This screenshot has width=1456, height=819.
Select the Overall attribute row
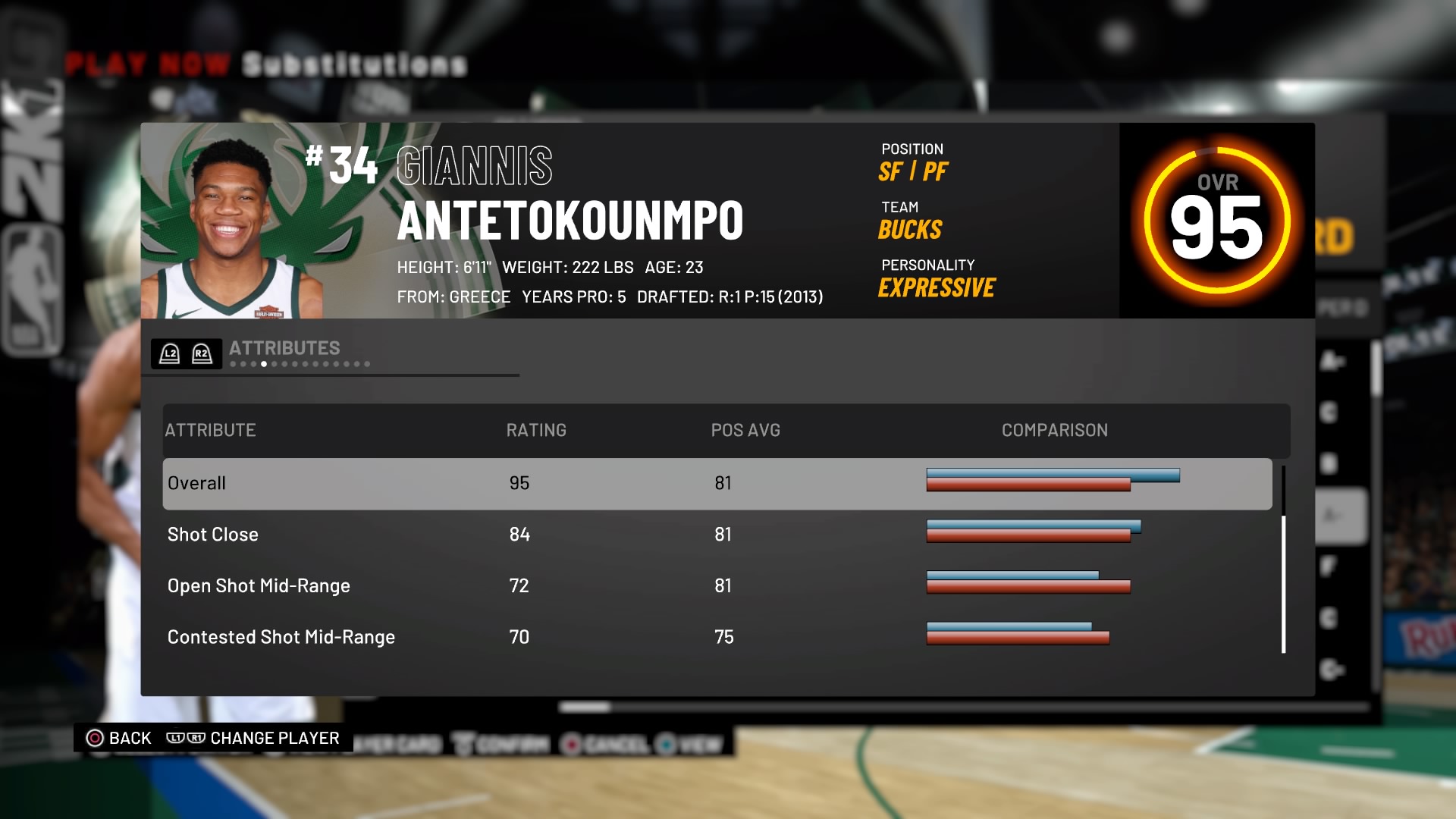coord(717,484)
